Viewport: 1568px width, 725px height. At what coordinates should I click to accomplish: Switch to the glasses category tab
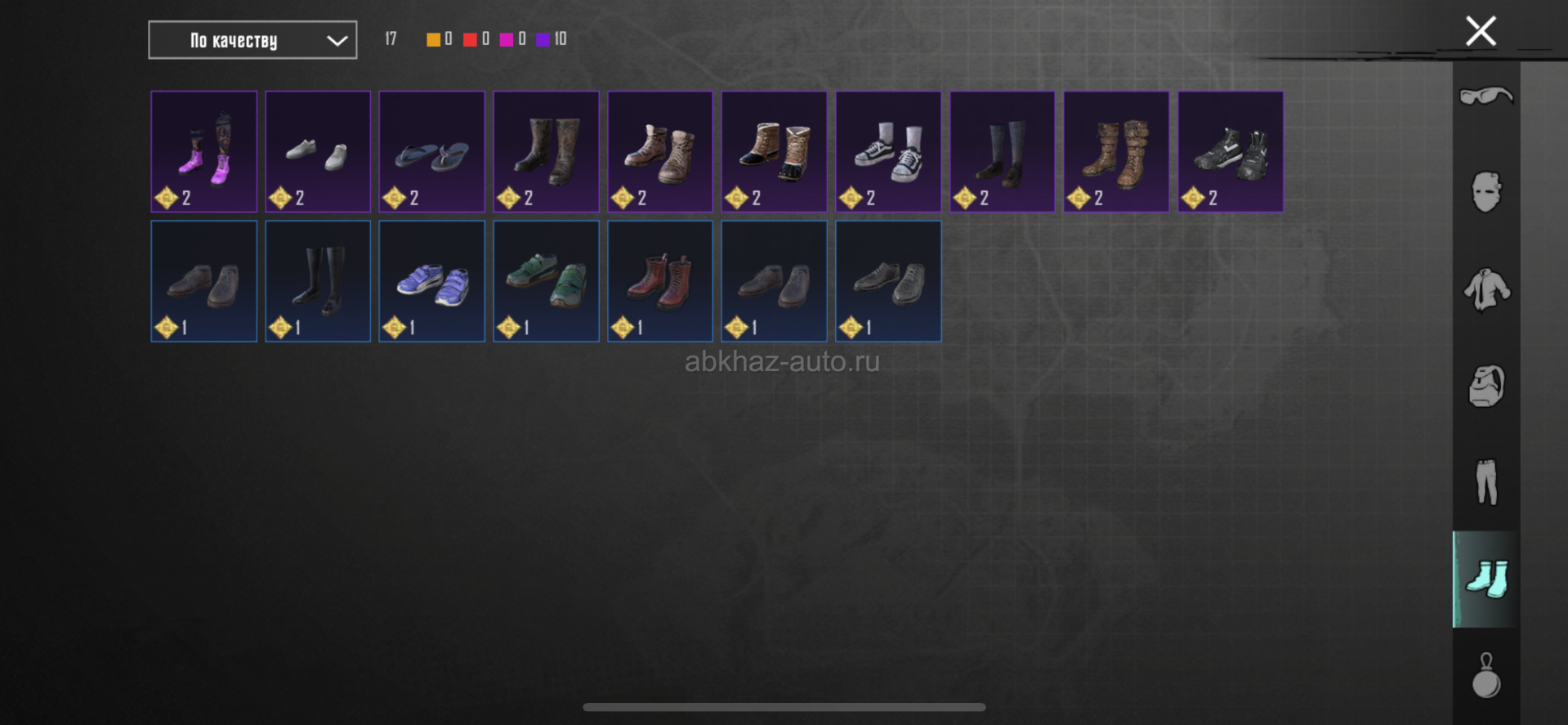(1485, 96)
